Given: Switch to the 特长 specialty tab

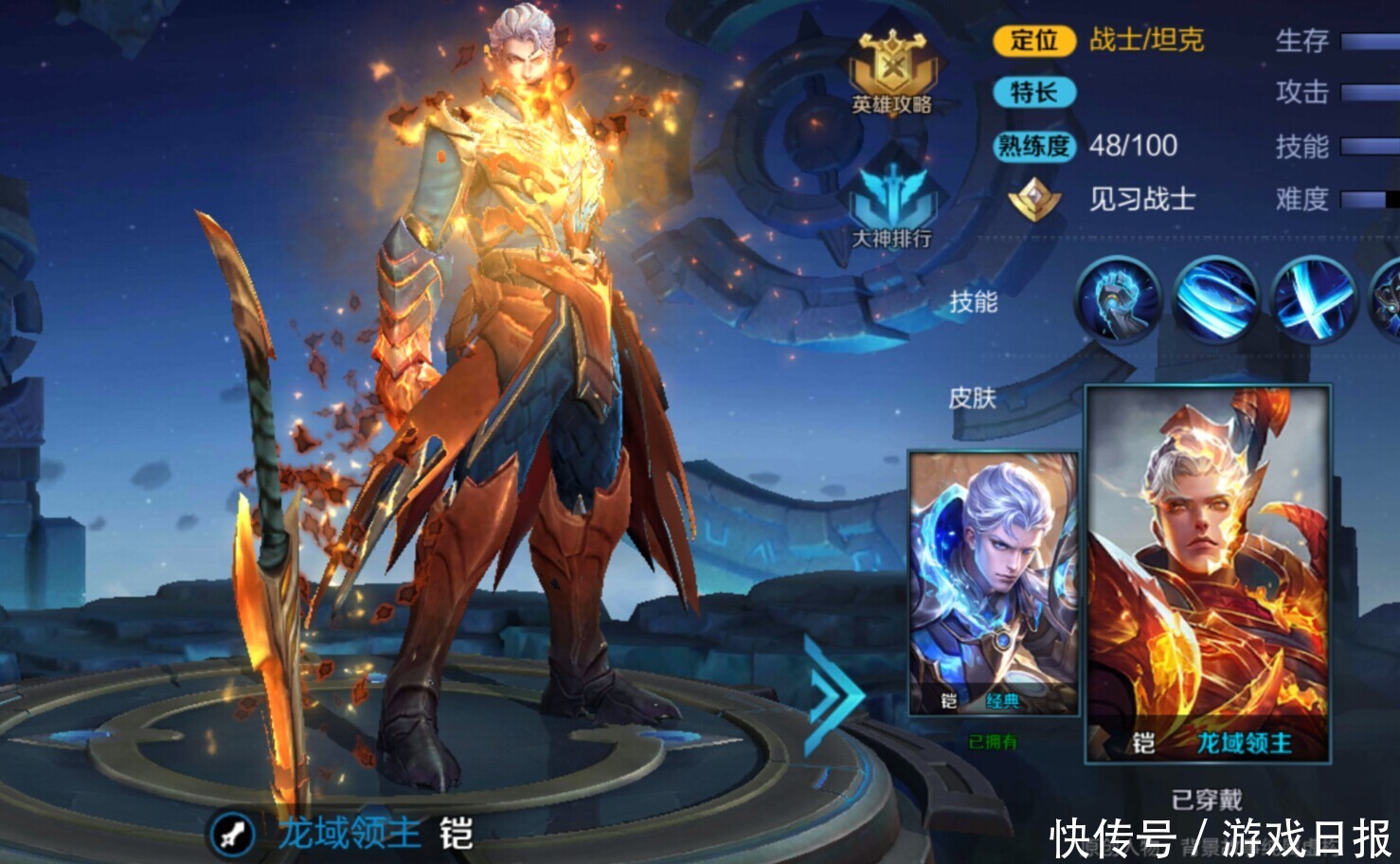Looking at the screenshot, I should (1034, 94).
